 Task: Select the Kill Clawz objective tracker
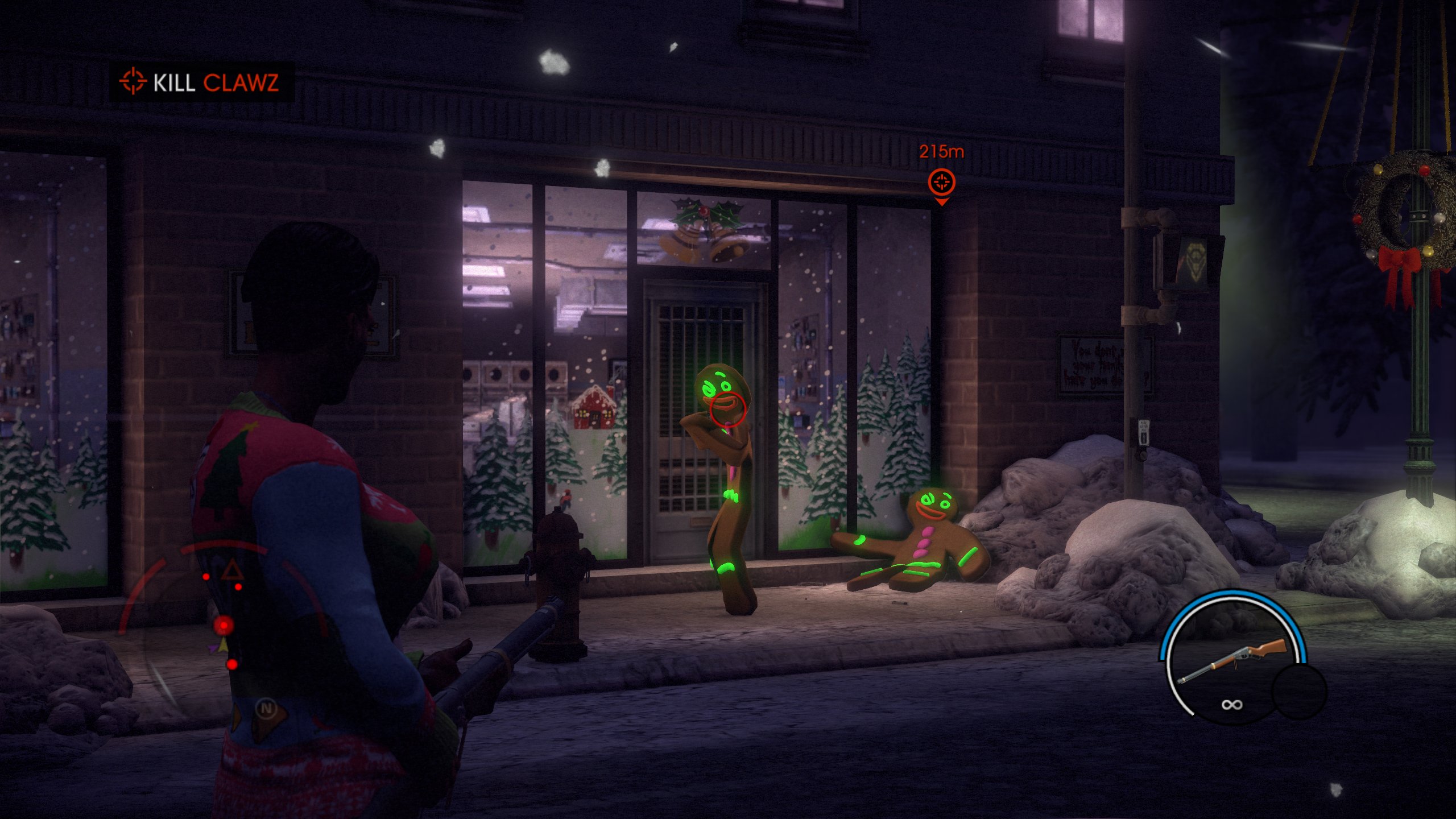201,82
